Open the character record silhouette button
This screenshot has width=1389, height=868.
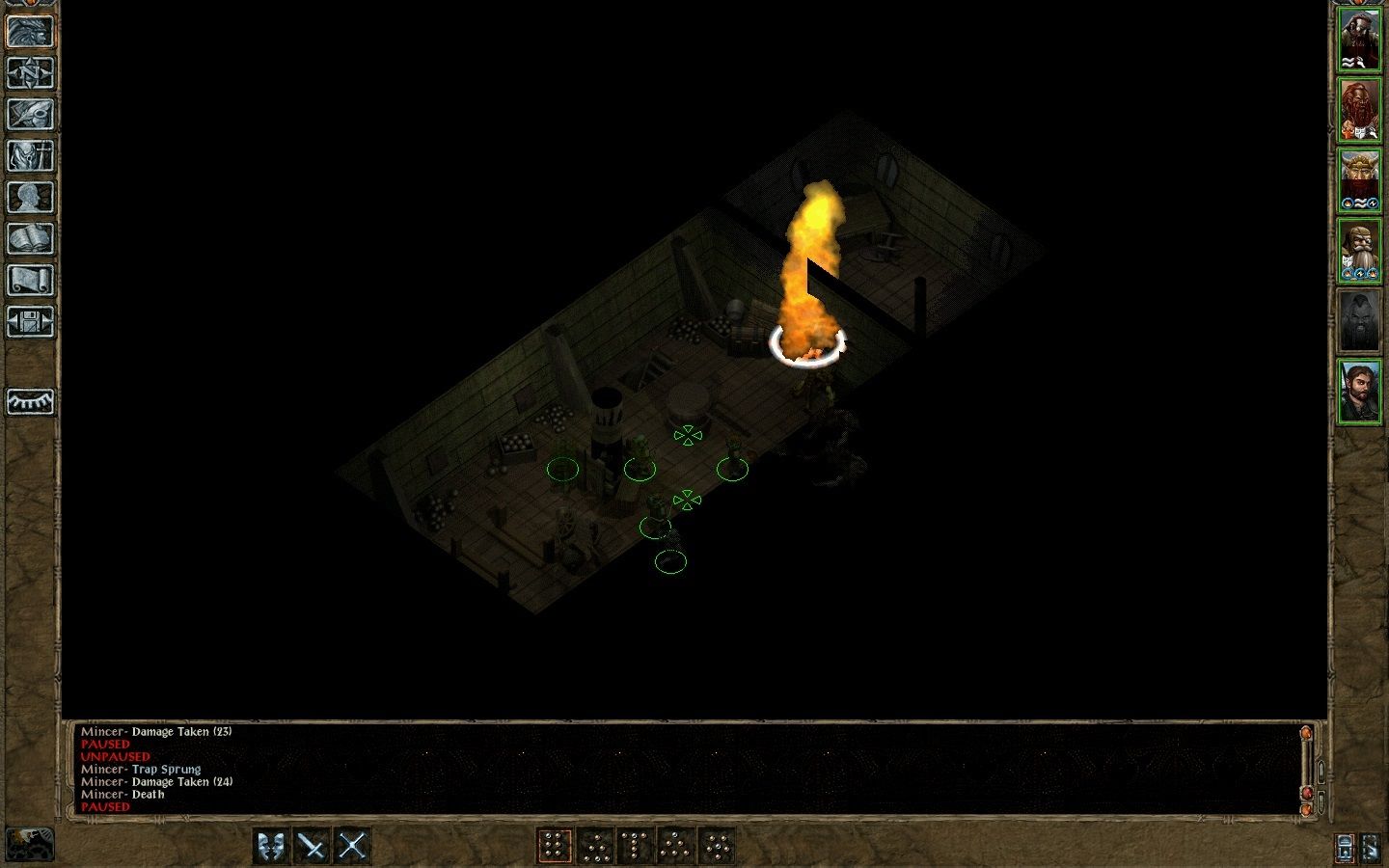tap(31, 198)
